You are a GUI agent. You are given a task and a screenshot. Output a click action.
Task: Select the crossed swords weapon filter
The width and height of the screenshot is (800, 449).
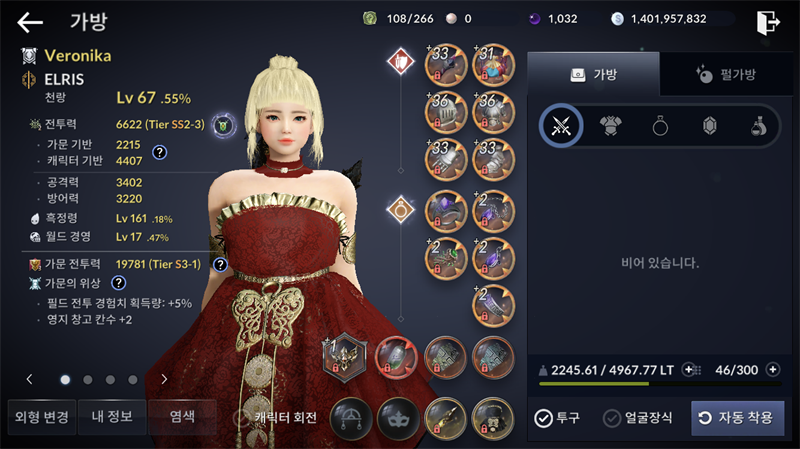[x=561, y=126]
